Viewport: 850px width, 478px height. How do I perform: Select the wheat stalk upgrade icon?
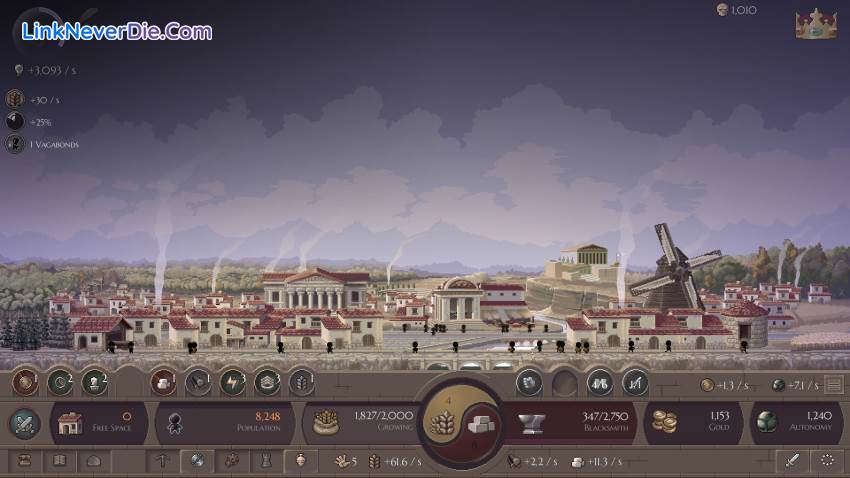[300, 381]
